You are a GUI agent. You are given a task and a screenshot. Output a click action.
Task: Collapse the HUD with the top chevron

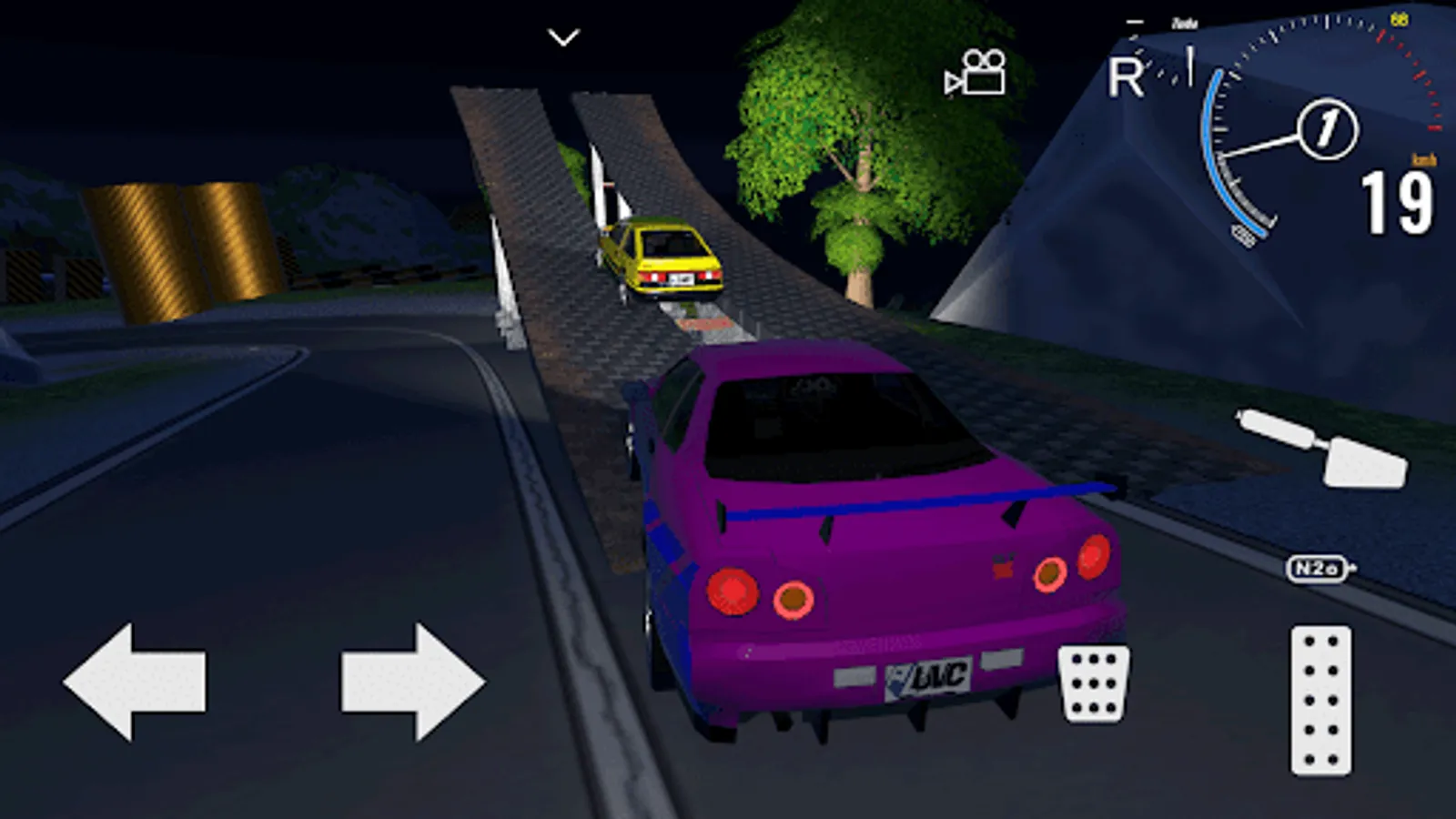pyautogui.click(x=561, y=35)
